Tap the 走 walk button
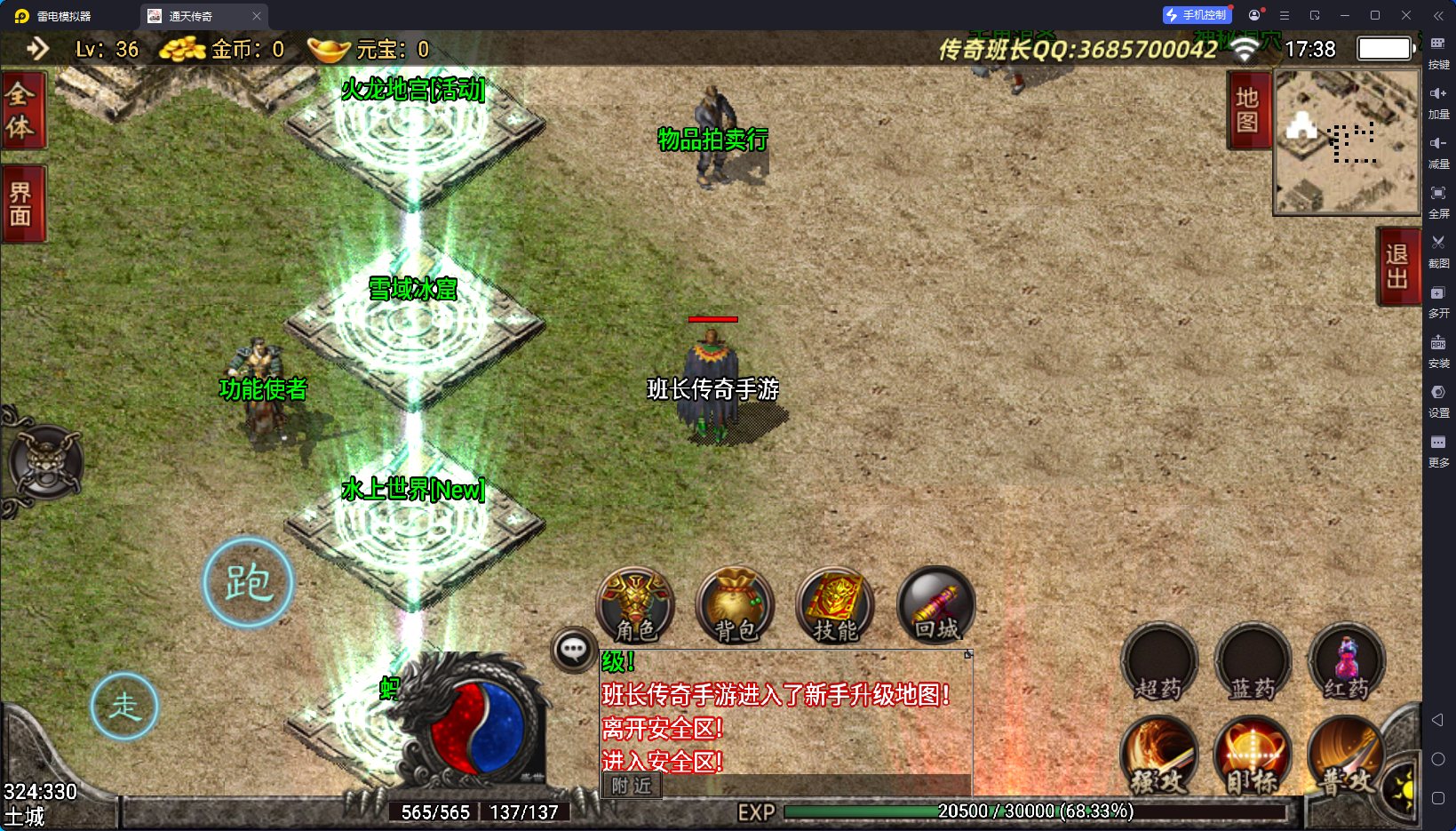The width and height of the screenshot is (1456, 831). point(124,707)
